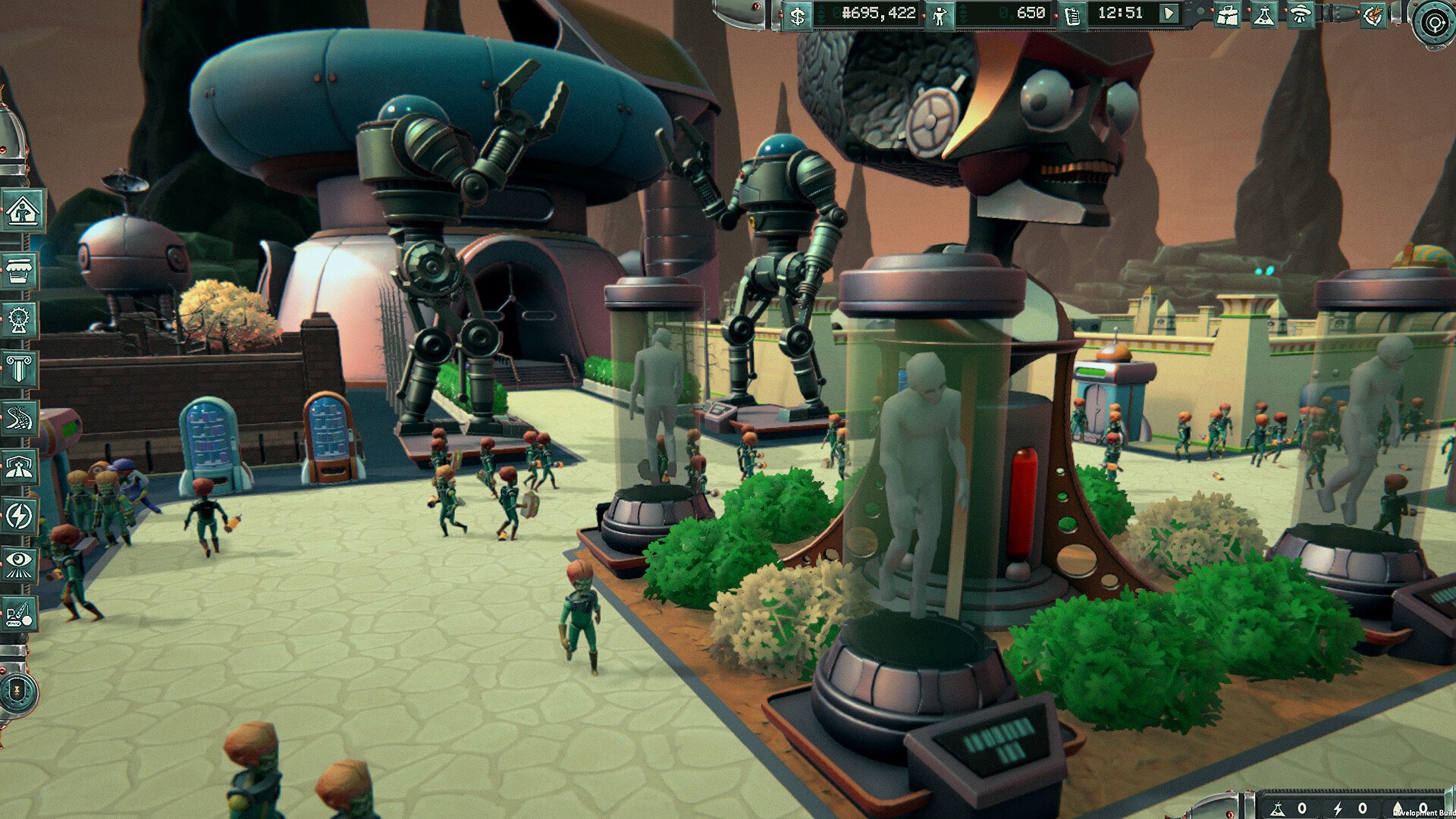Open the target with arrow goals icon

pos(1373,15)
